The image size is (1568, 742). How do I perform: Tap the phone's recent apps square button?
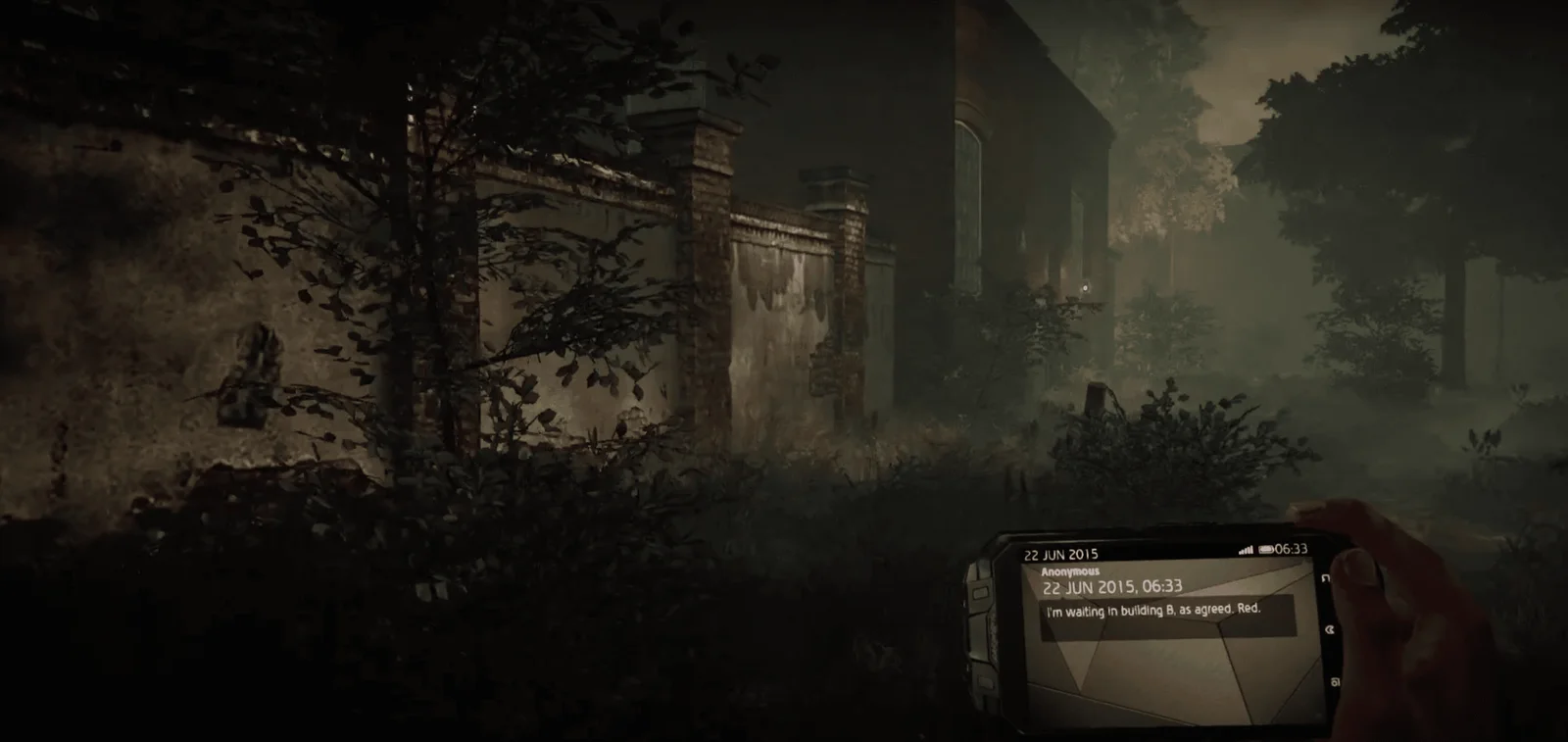click(1334, 681)
